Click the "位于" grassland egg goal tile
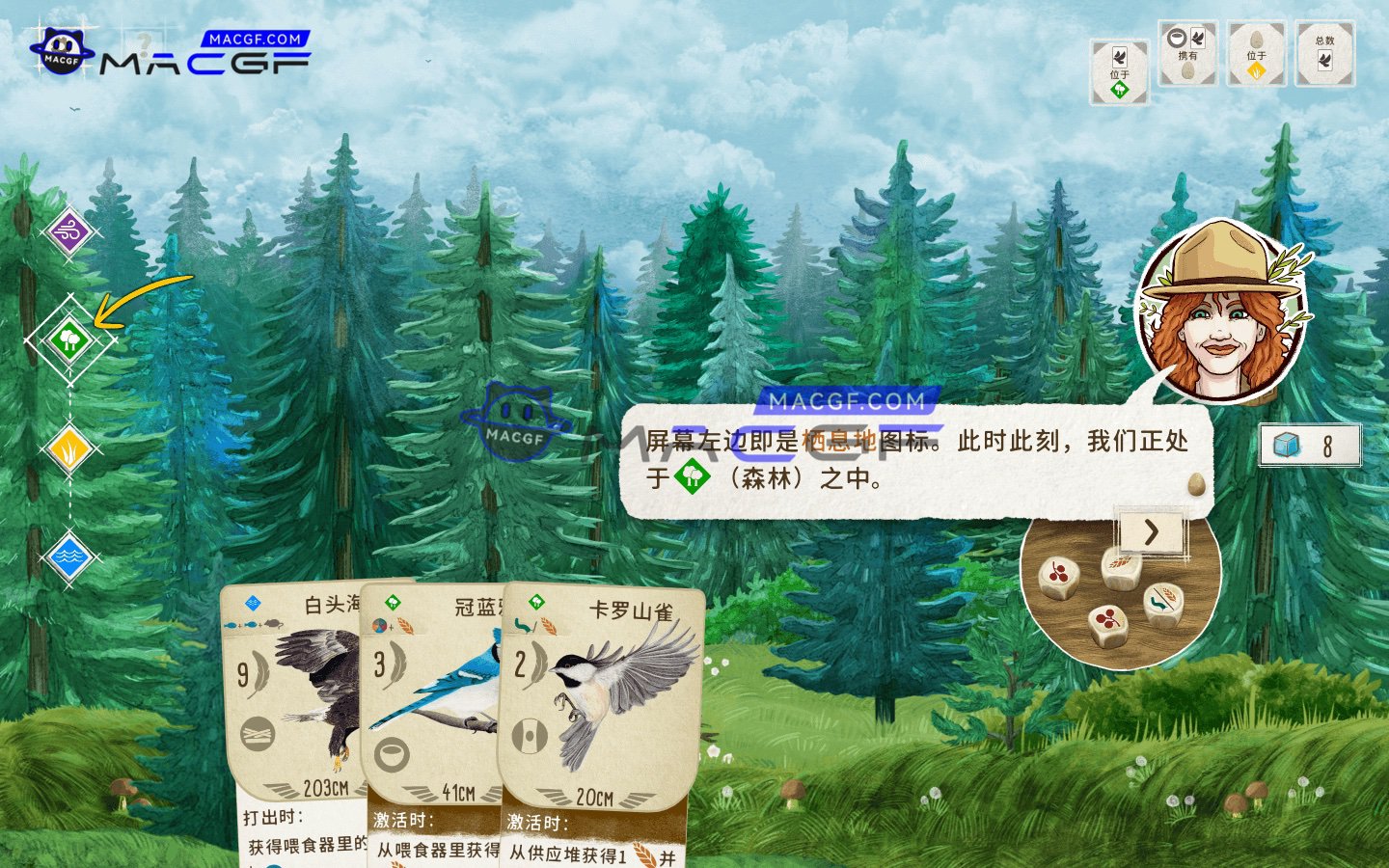The image size is (1389, 868). (x=1256, y=53)
